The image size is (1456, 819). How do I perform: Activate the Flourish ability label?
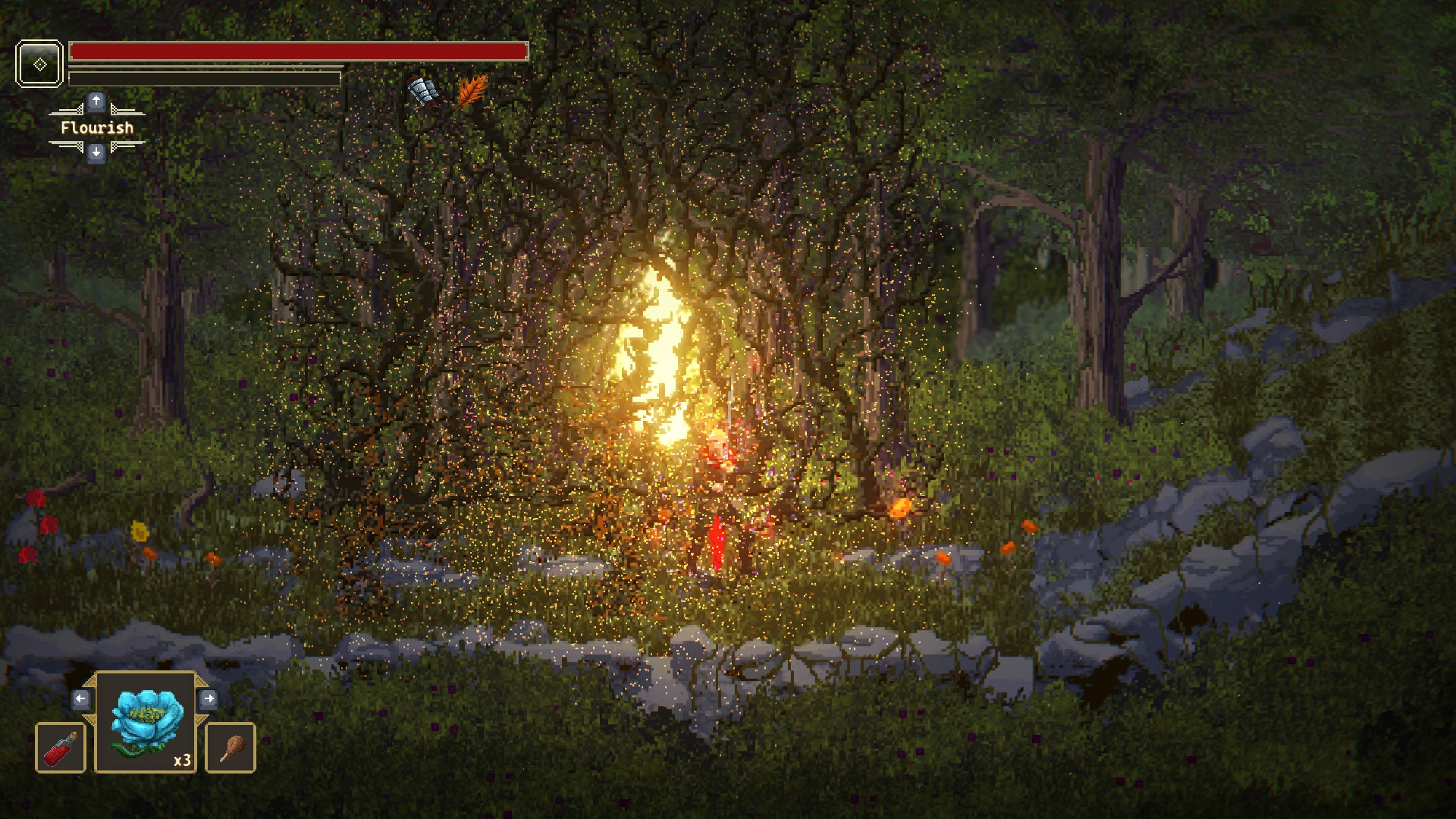[x=97, y=127]
